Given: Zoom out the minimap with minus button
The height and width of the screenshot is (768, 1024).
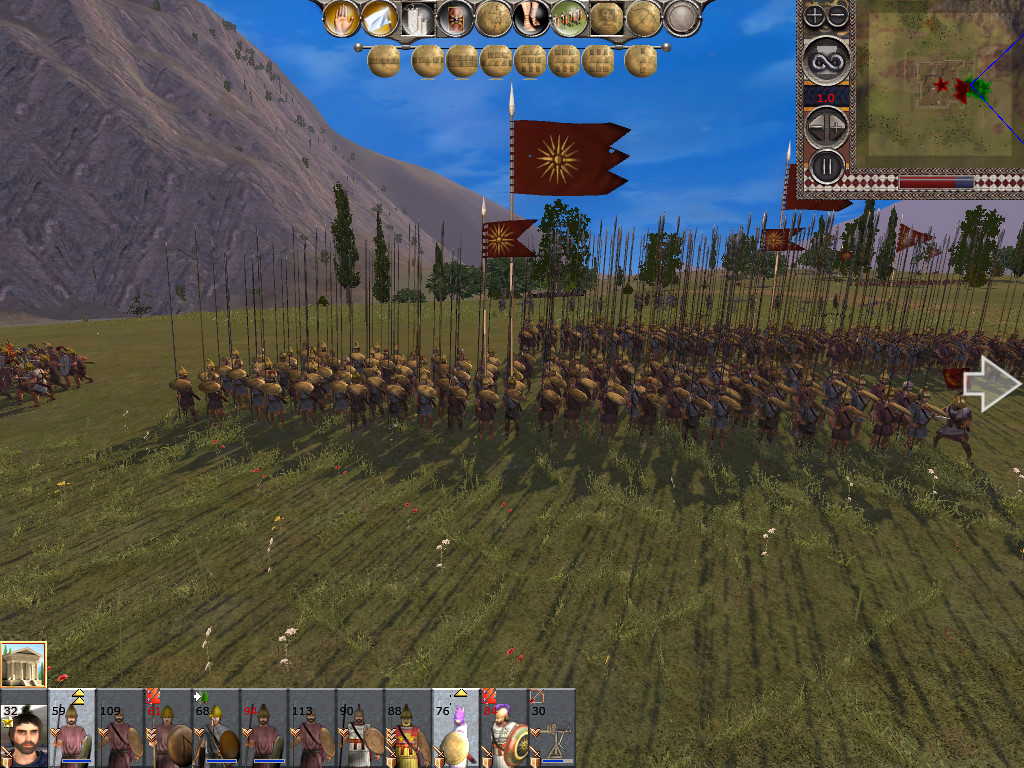Looking at the screenshot, I should 837,16.
